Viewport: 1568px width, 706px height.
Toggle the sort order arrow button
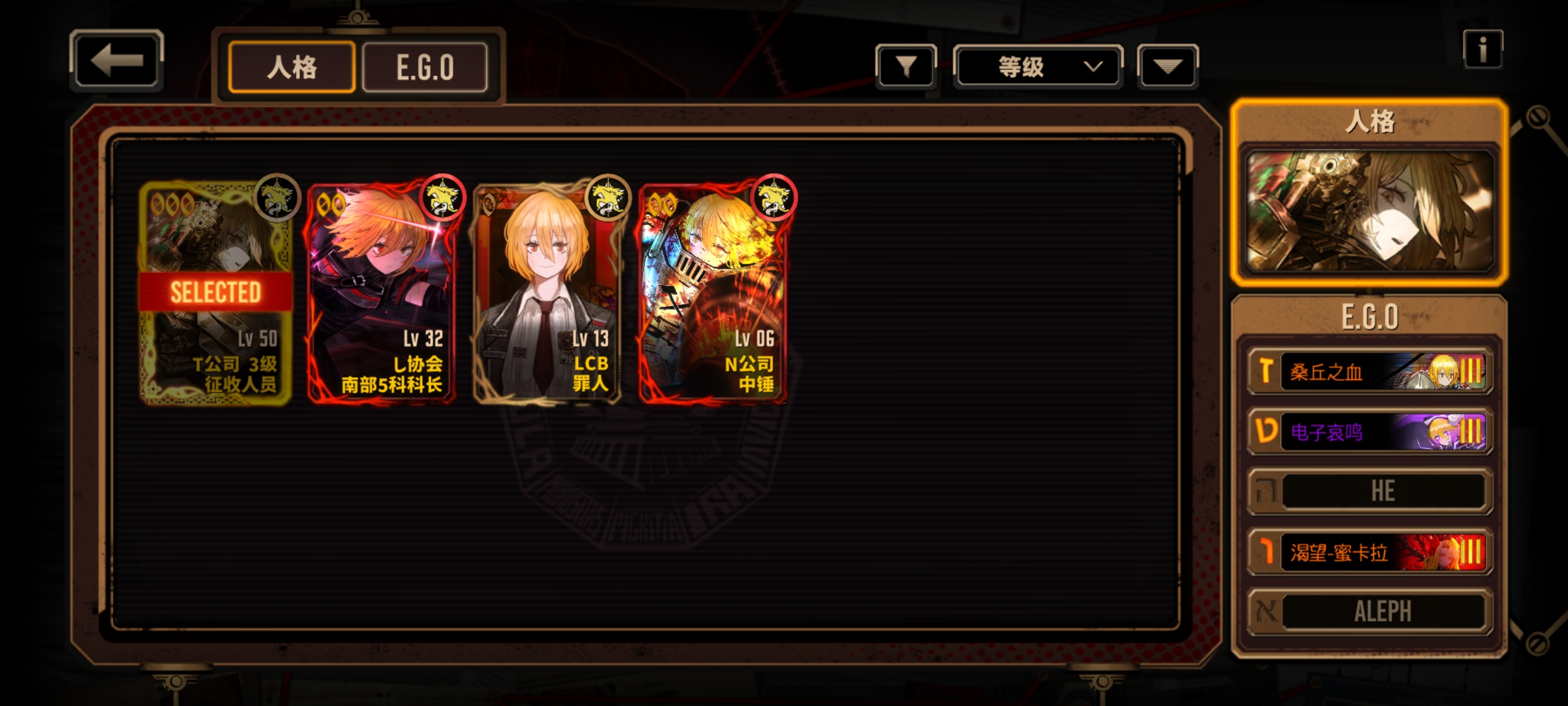tap(1168, 66)
